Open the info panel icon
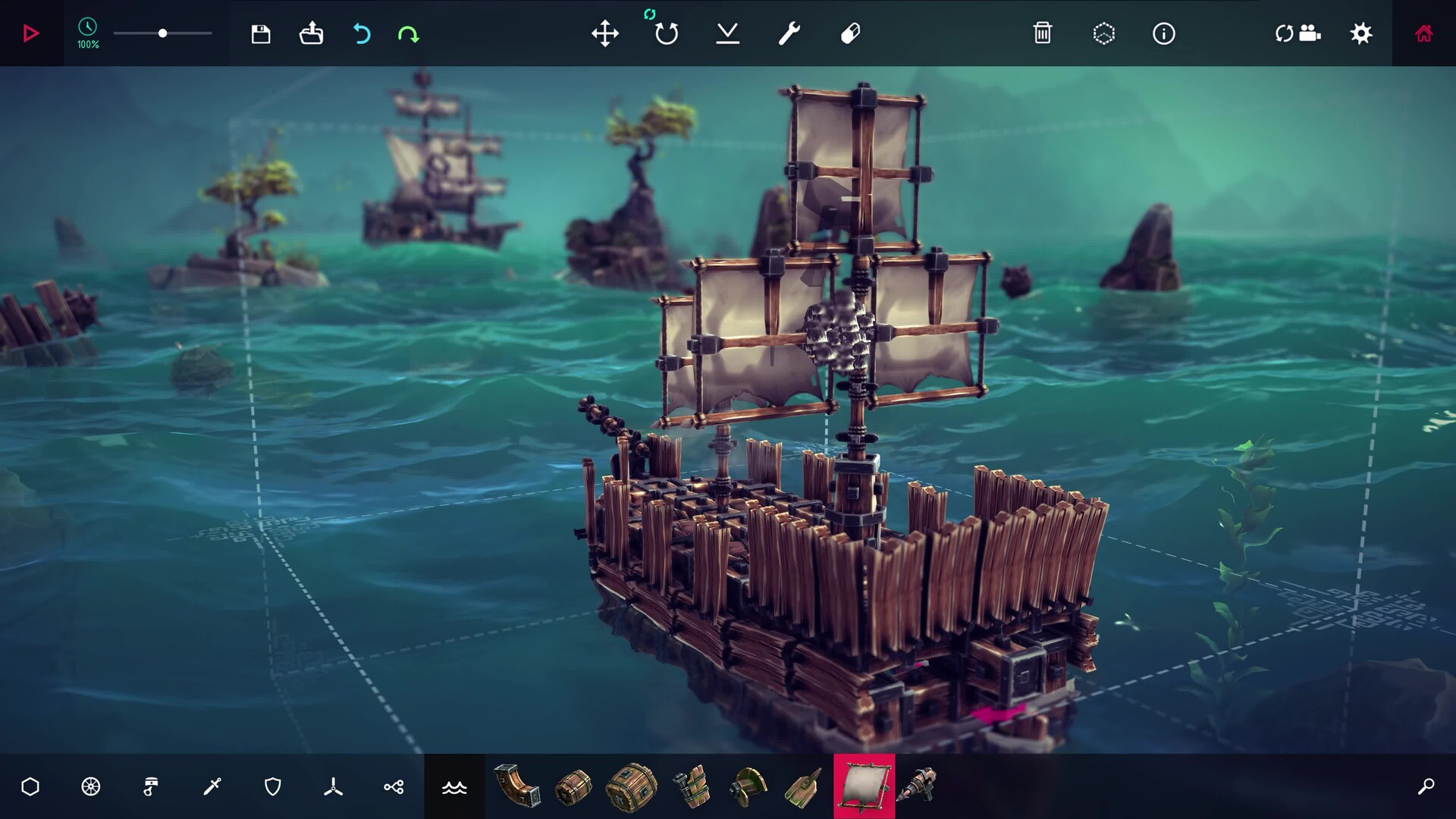This screenshot has width=1456, height=819. coord(1164,33)
